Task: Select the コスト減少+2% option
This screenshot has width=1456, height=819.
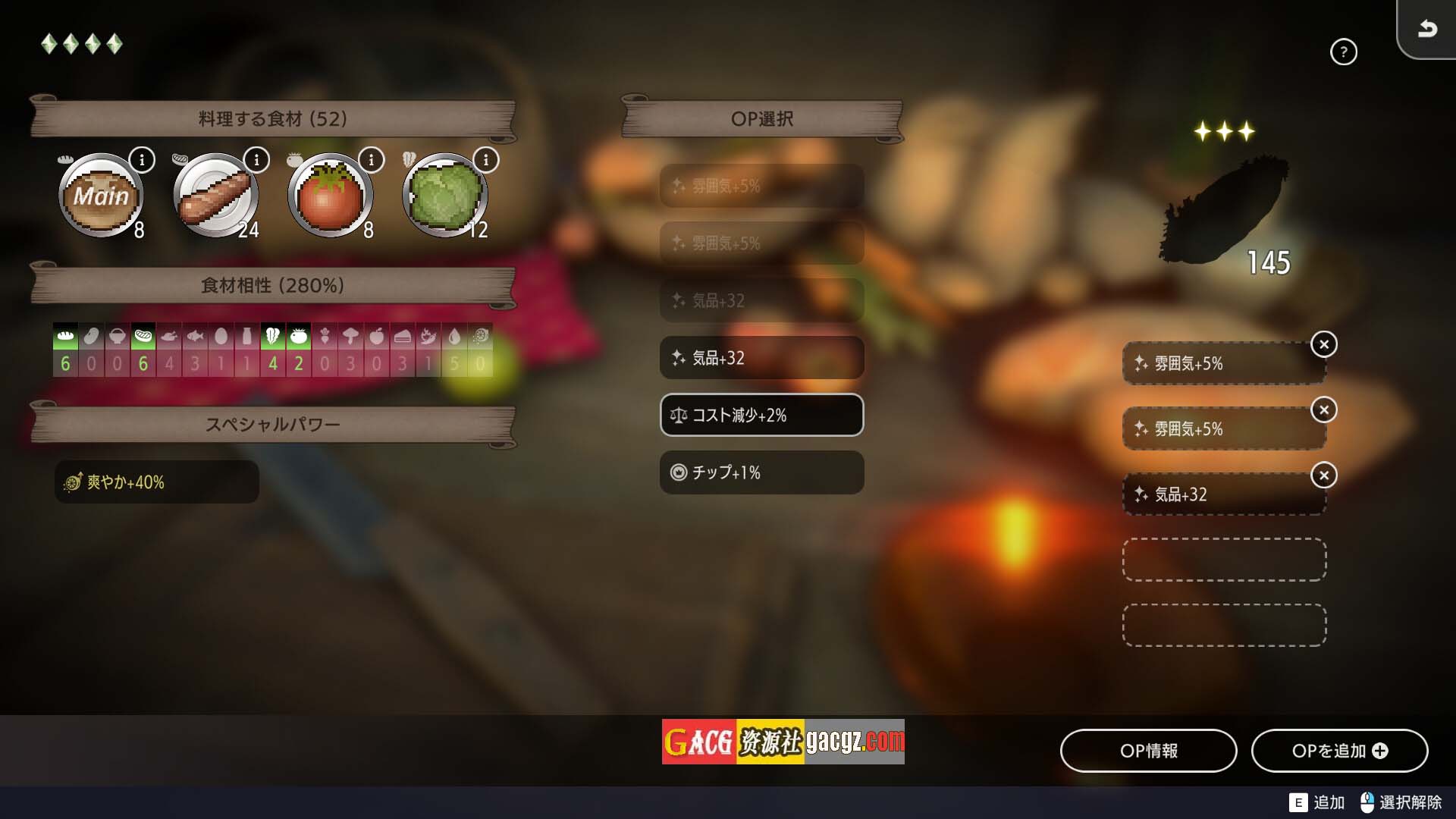Action: 761,415
